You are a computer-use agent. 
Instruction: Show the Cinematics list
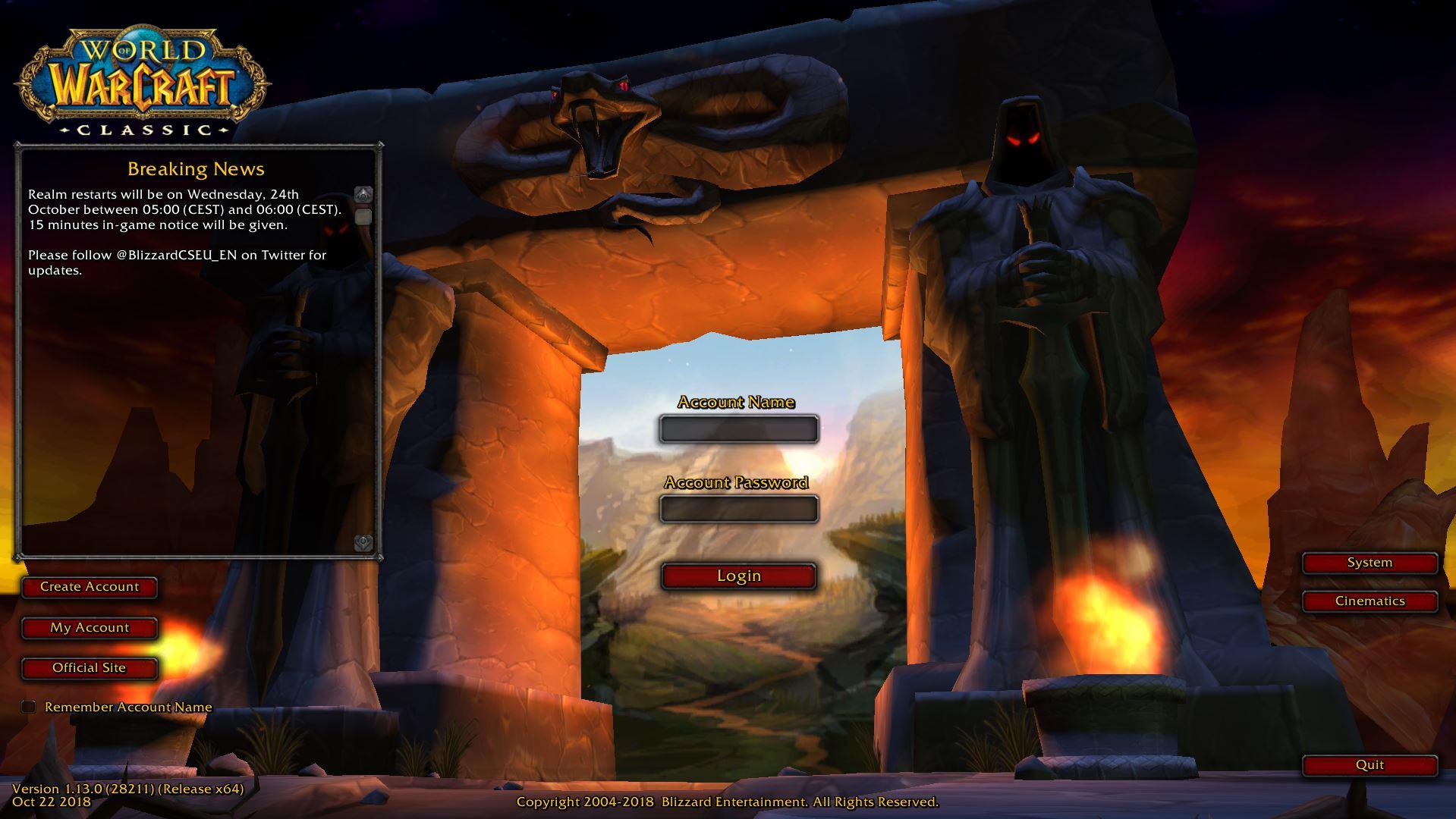coord(1370,601)
